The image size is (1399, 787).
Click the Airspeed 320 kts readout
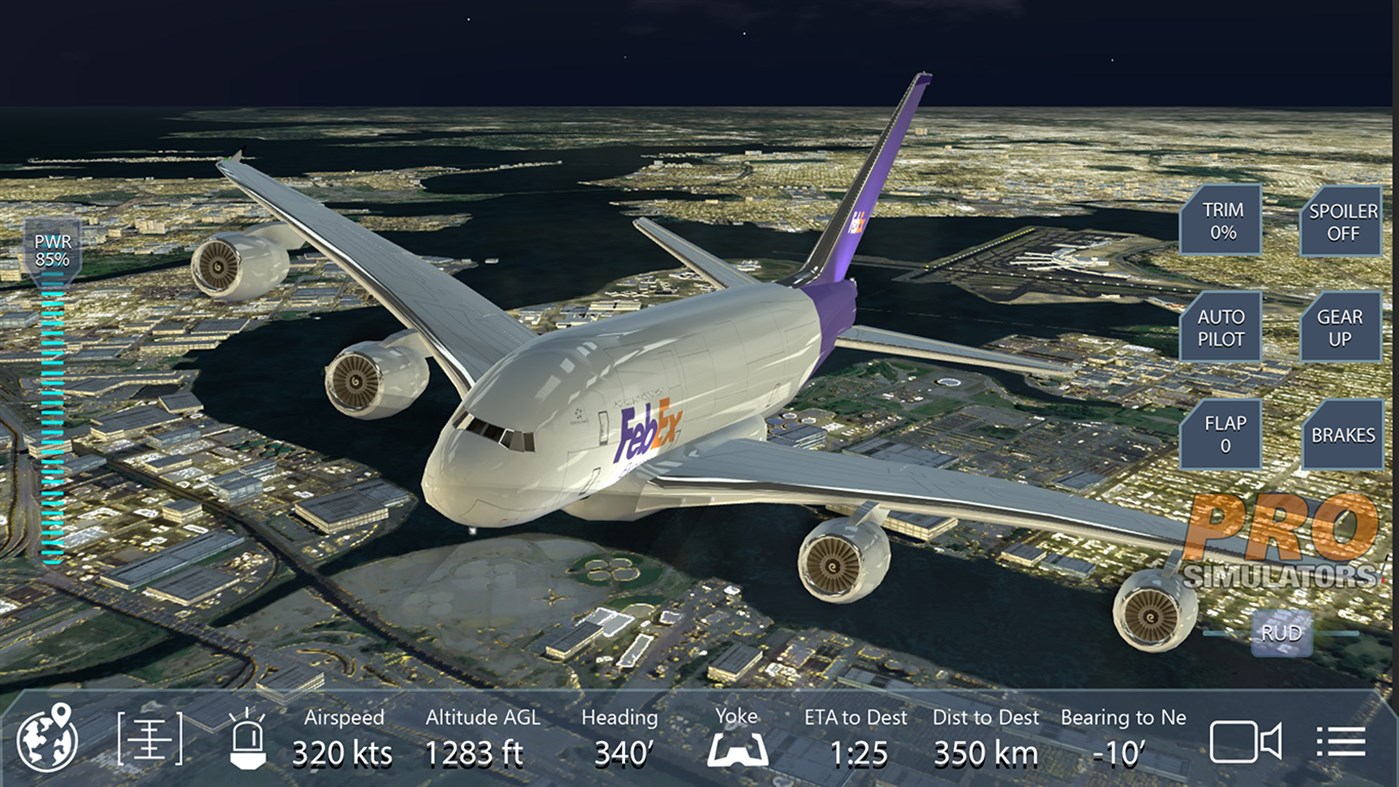[x=344, y=740]
